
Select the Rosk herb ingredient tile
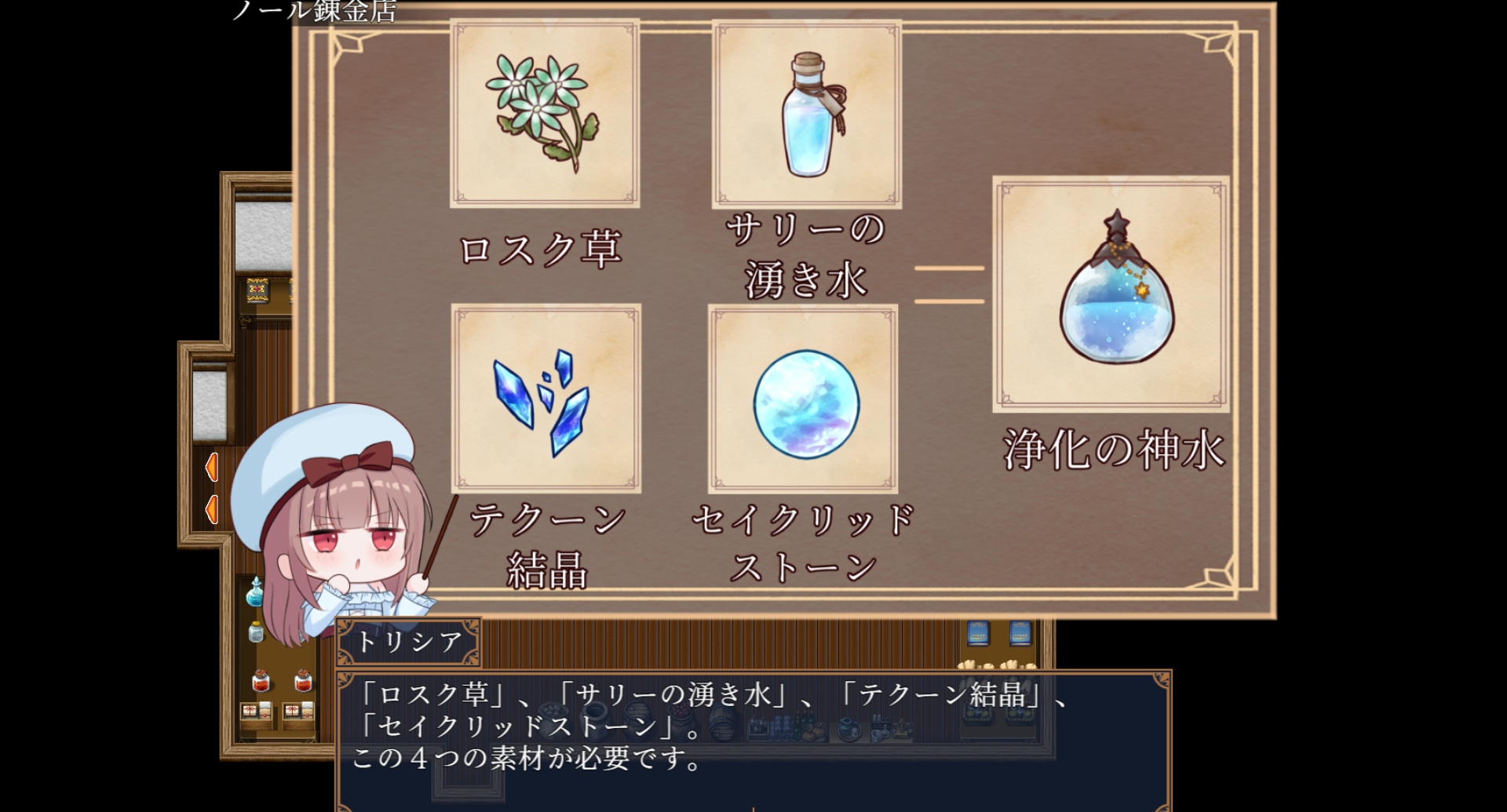point(544,115)
